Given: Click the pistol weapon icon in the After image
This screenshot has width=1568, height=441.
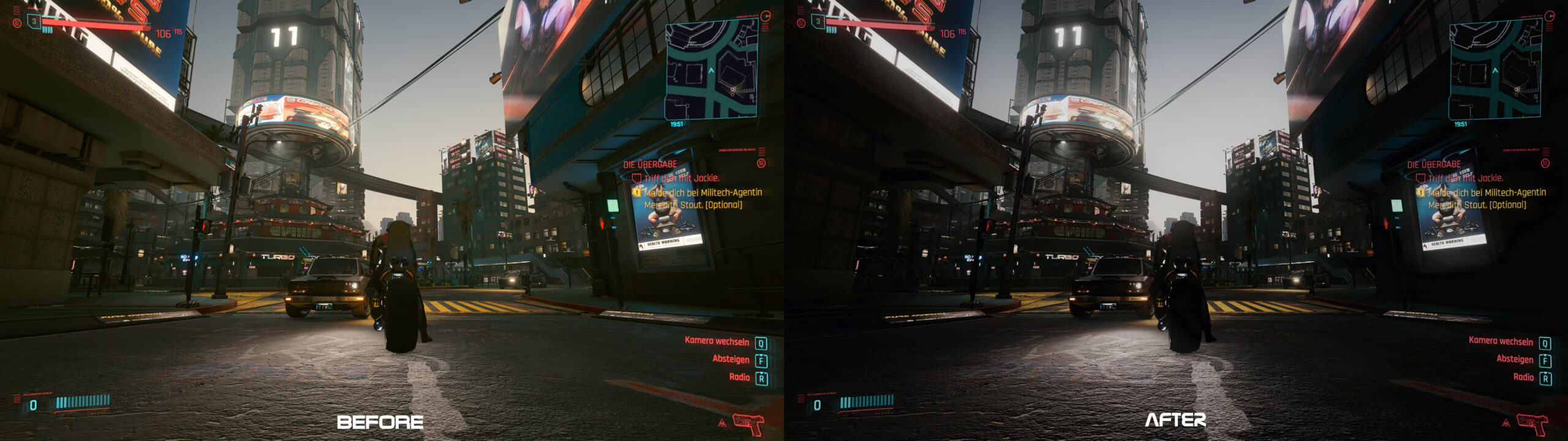Looking at the screenshot, I should click(1532, 423).
